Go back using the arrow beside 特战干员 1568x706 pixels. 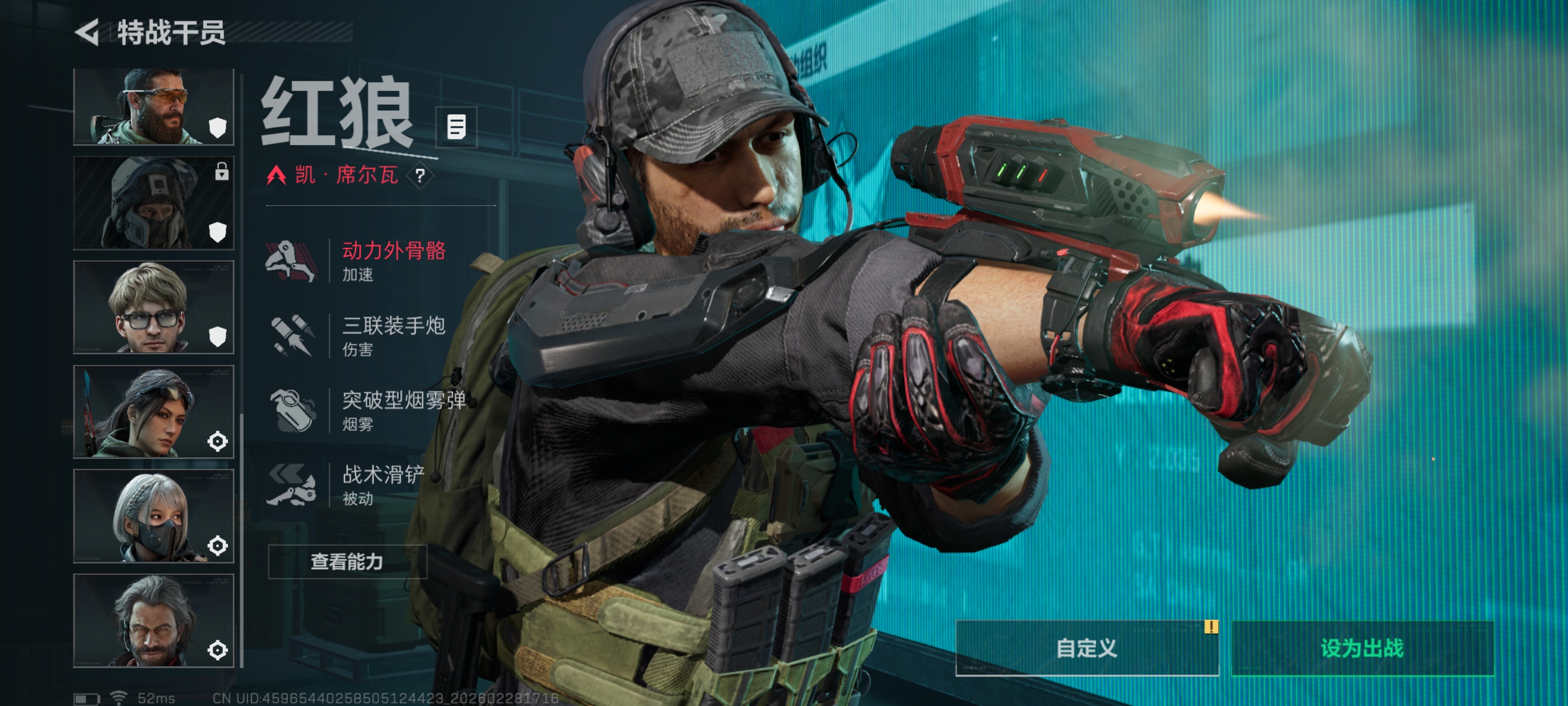point(87,32)
